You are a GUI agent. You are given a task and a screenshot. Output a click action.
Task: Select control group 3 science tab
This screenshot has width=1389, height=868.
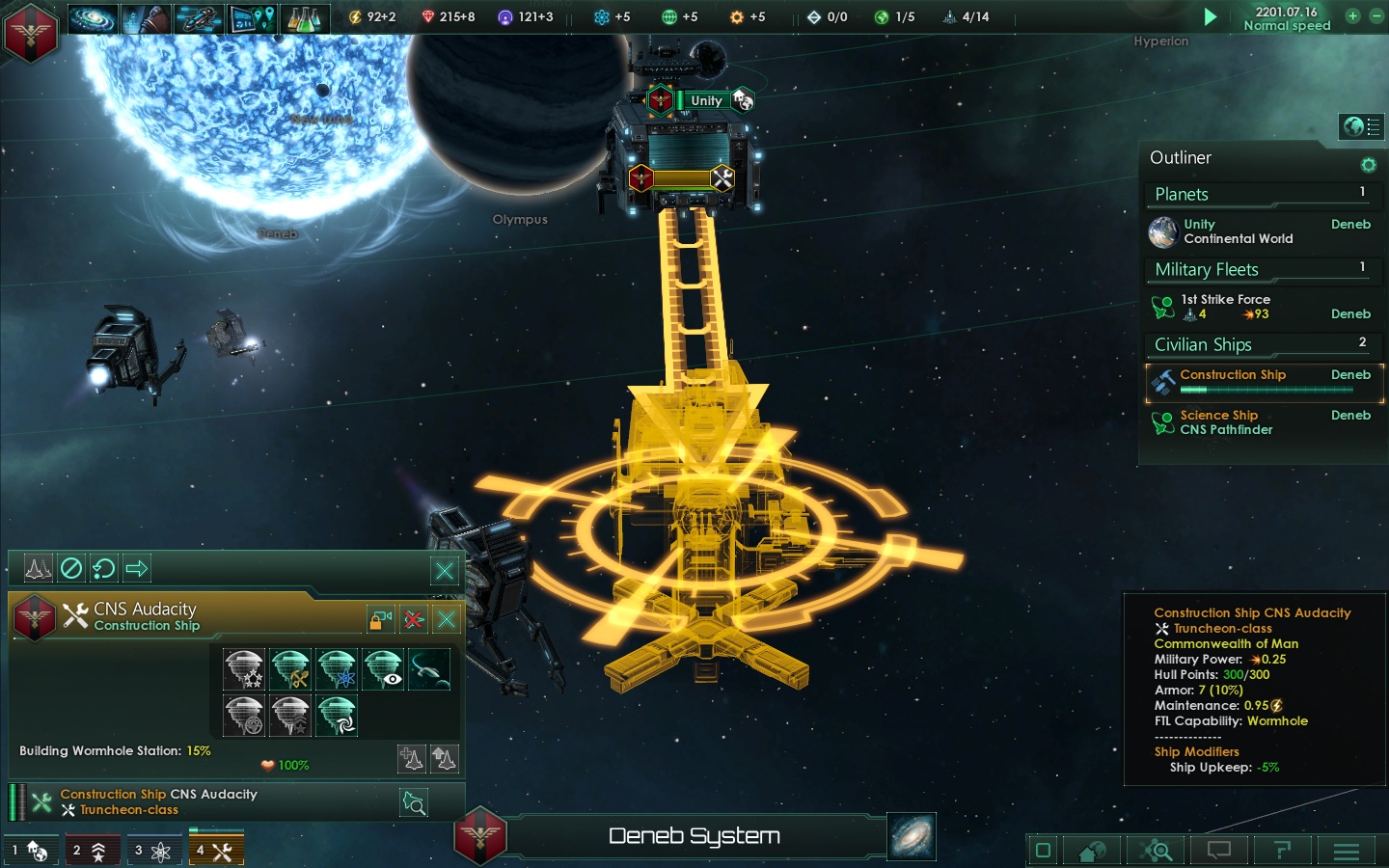click(152, 850)
